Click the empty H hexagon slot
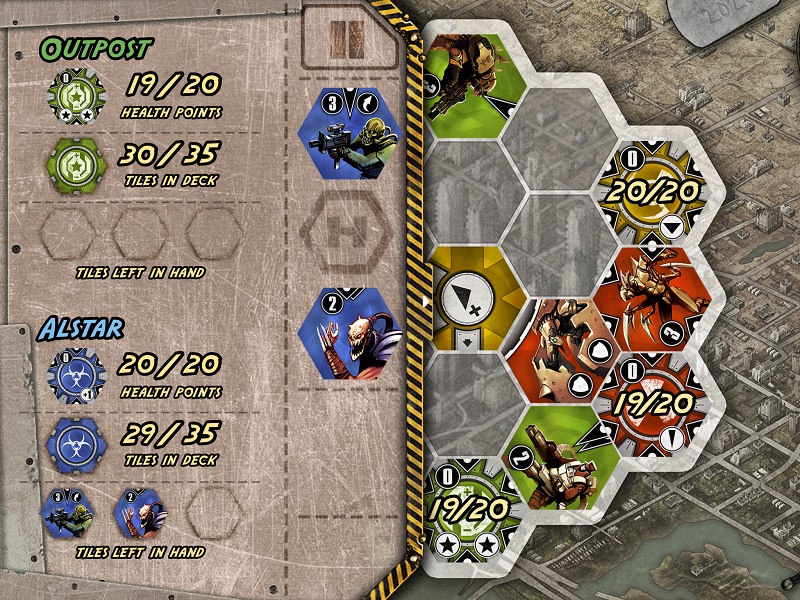Viewport: 800px width, 600px height. coord(347,234)
